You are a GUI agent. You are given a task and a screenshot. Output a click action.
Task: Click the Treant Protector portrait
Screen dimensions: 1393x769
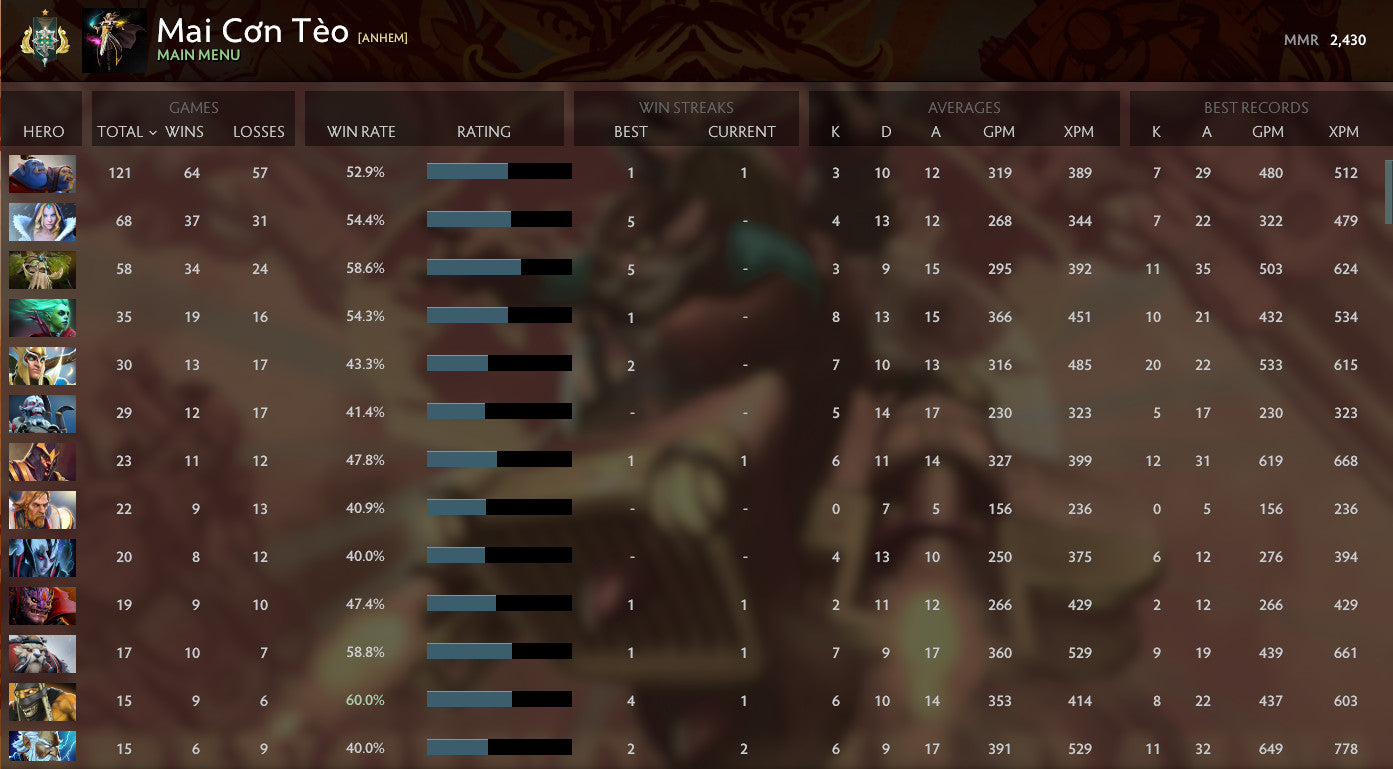tap(42, 269)
